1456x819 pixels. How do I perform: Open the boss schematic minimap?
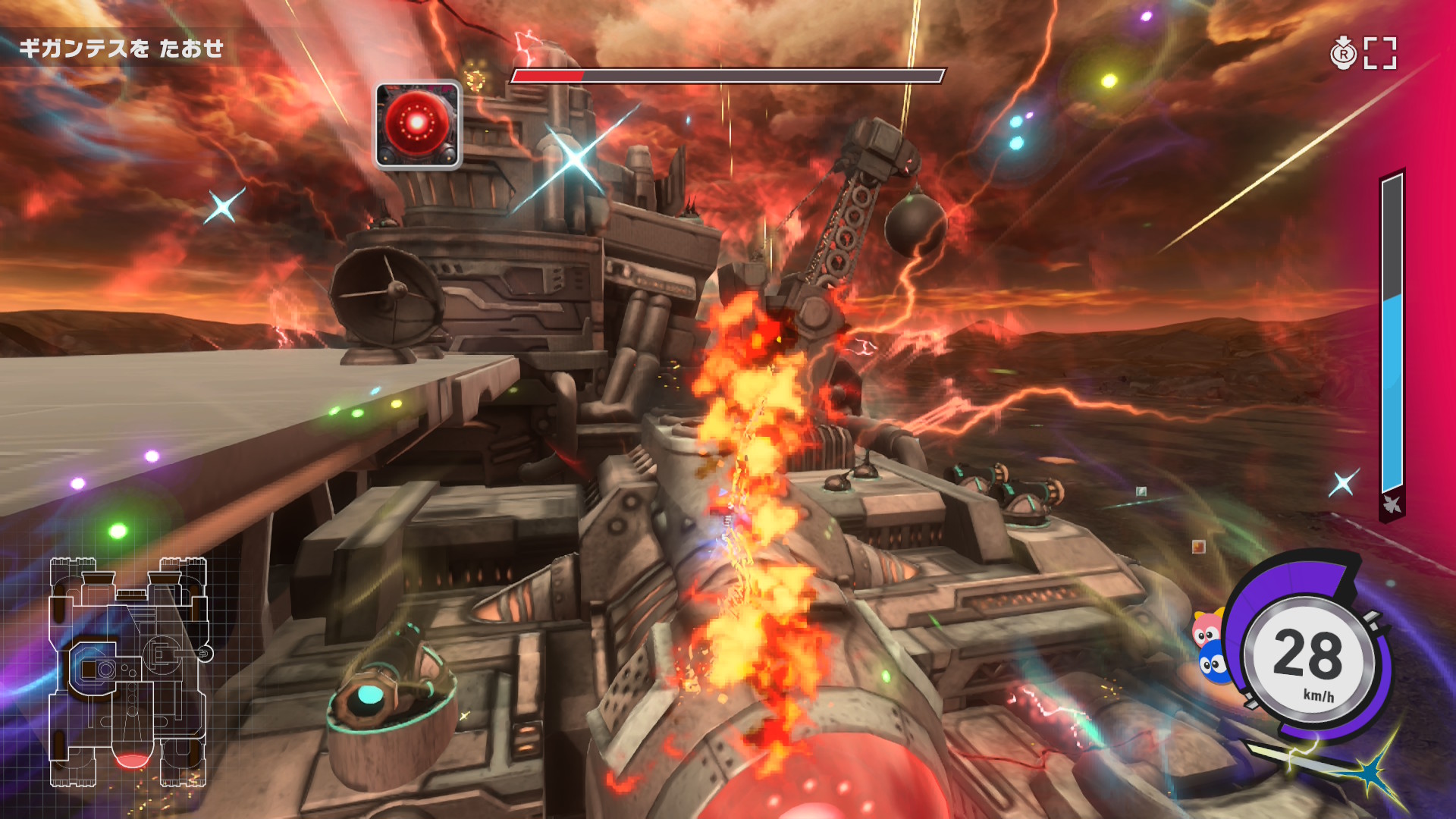pyautogui.click(x=129, y=671)
